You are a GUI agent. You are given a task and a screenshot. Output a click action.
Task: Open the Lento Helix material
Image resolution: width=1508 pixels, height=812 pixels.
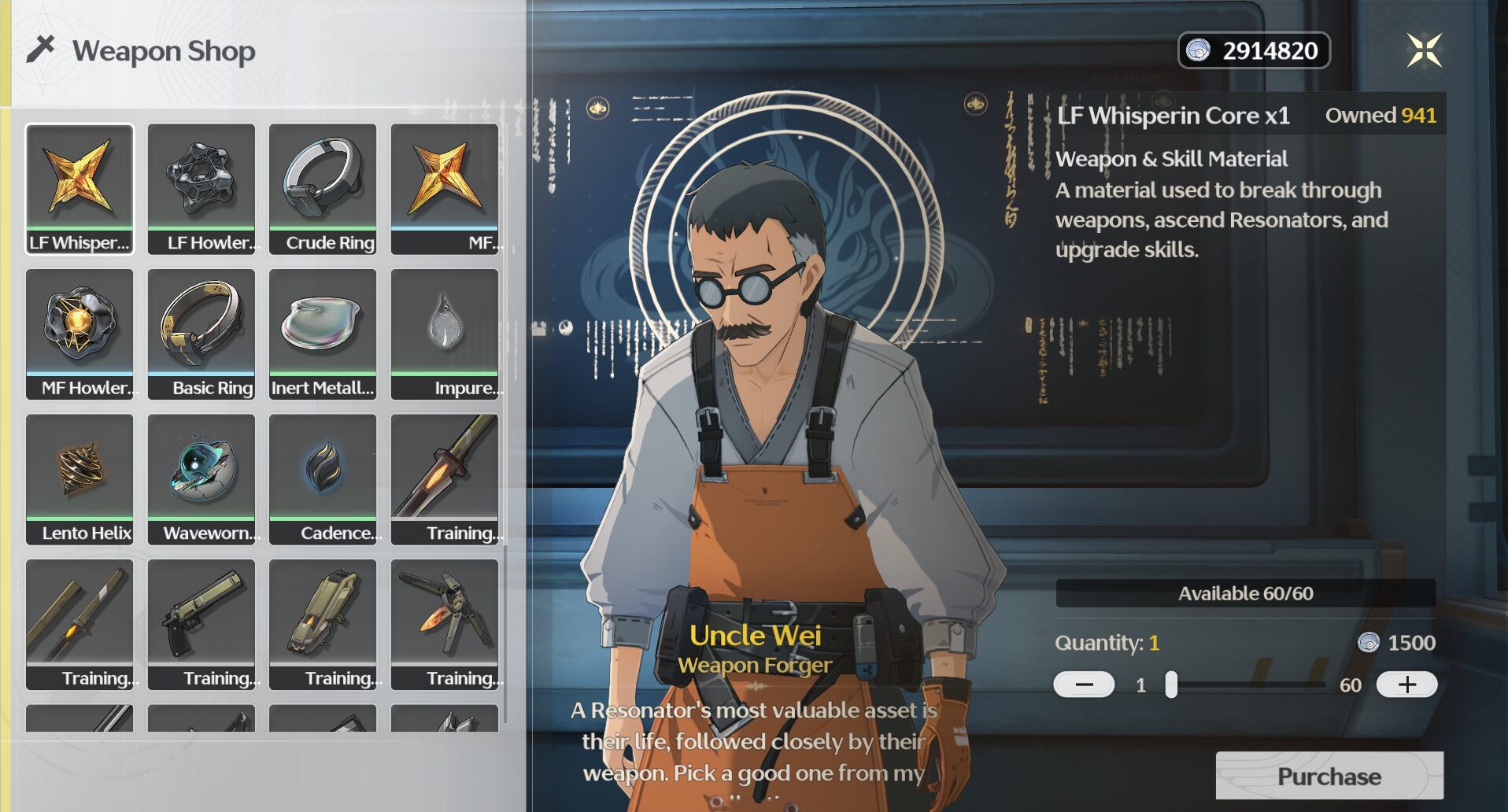click(79, 476)
